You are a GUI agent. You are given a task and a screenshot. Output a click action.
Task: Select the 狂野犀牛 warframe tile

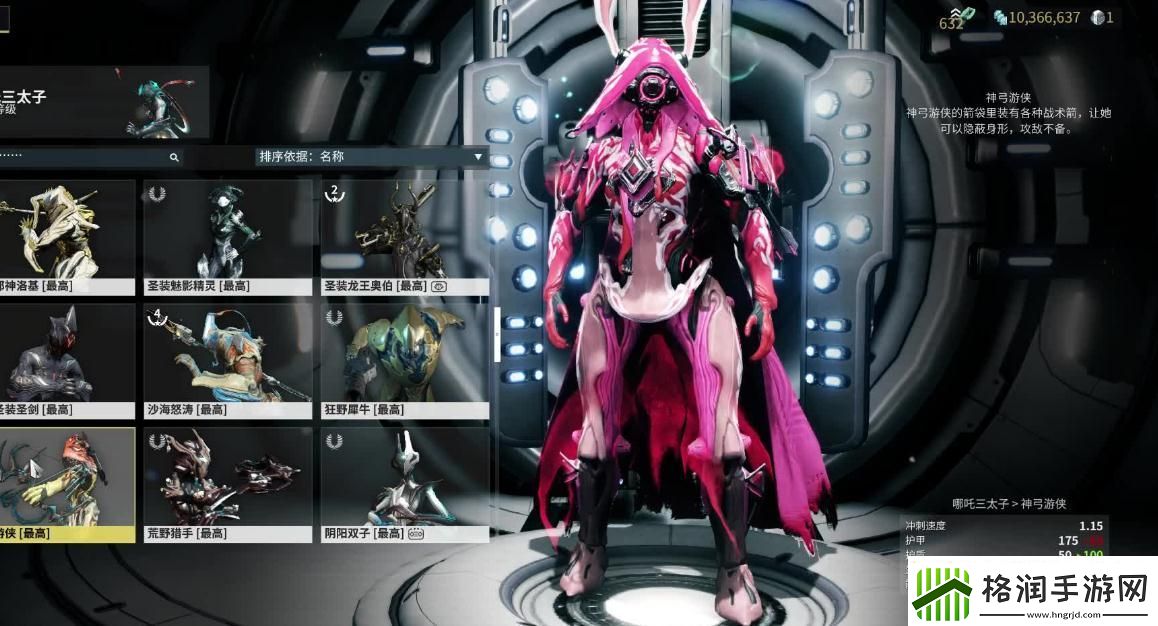coord(405,361)
